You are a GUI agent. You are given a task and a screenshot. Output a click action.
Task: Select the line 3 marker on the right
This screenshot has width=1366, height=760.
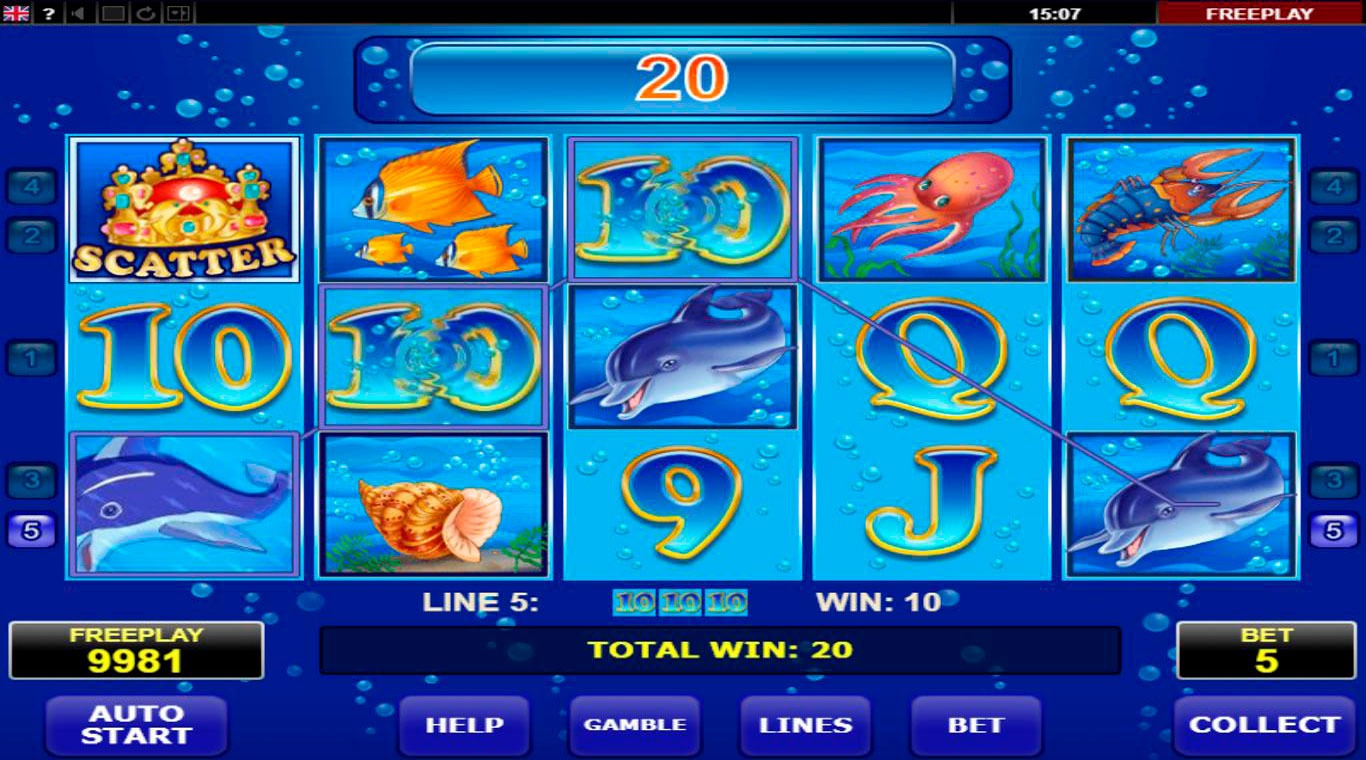pyautogui.click(x=1334, y=481)
